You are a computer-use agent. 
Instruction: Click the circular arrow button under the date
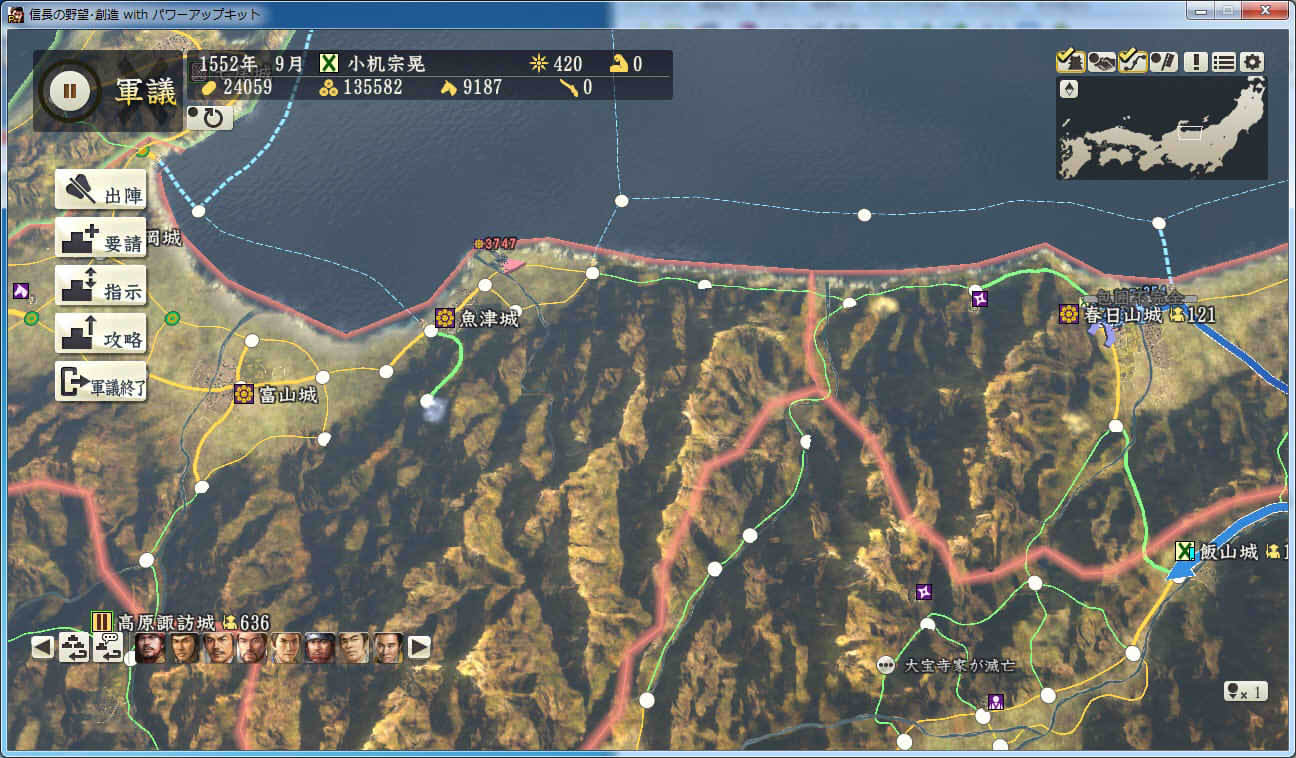point(210,118)
